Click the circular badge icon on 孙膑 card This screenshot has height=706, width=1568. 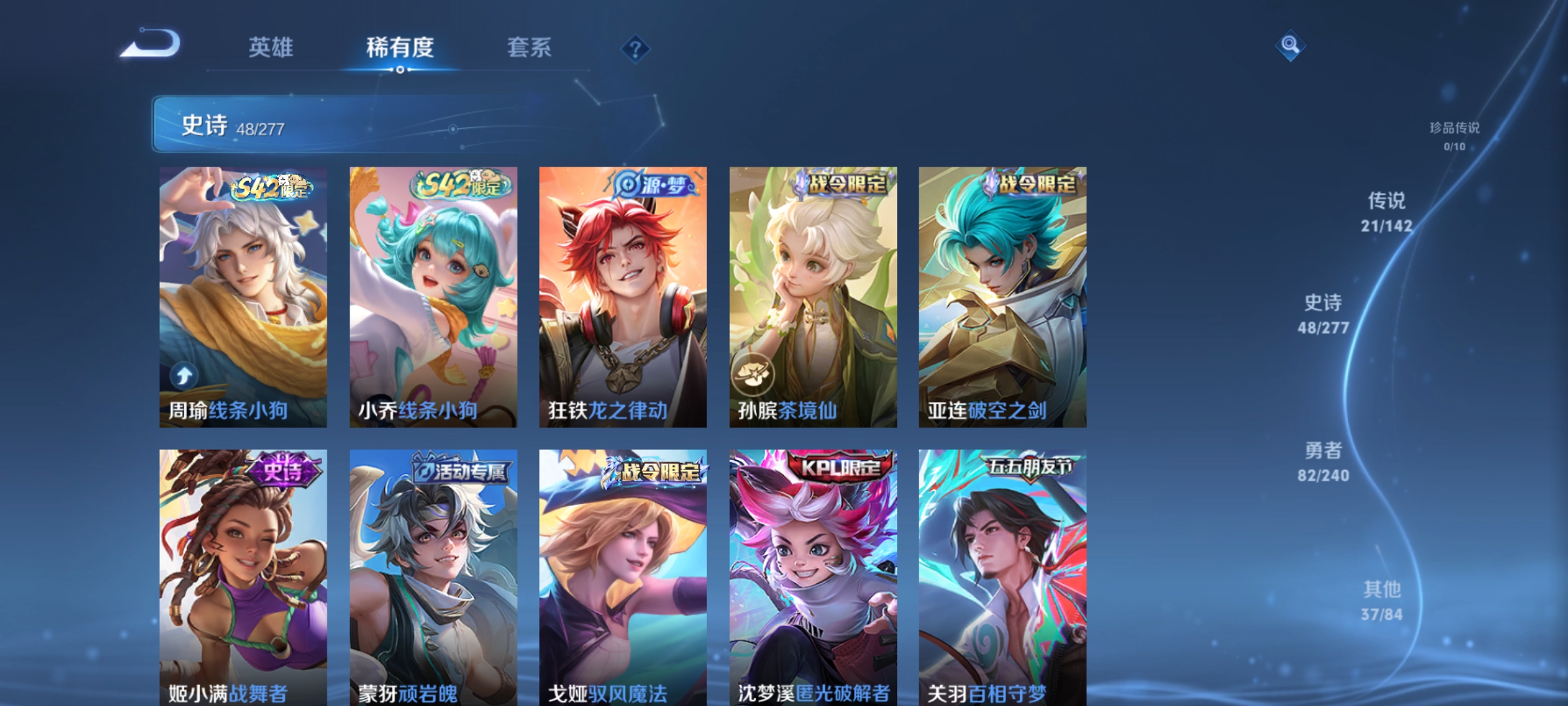point(755,375)
